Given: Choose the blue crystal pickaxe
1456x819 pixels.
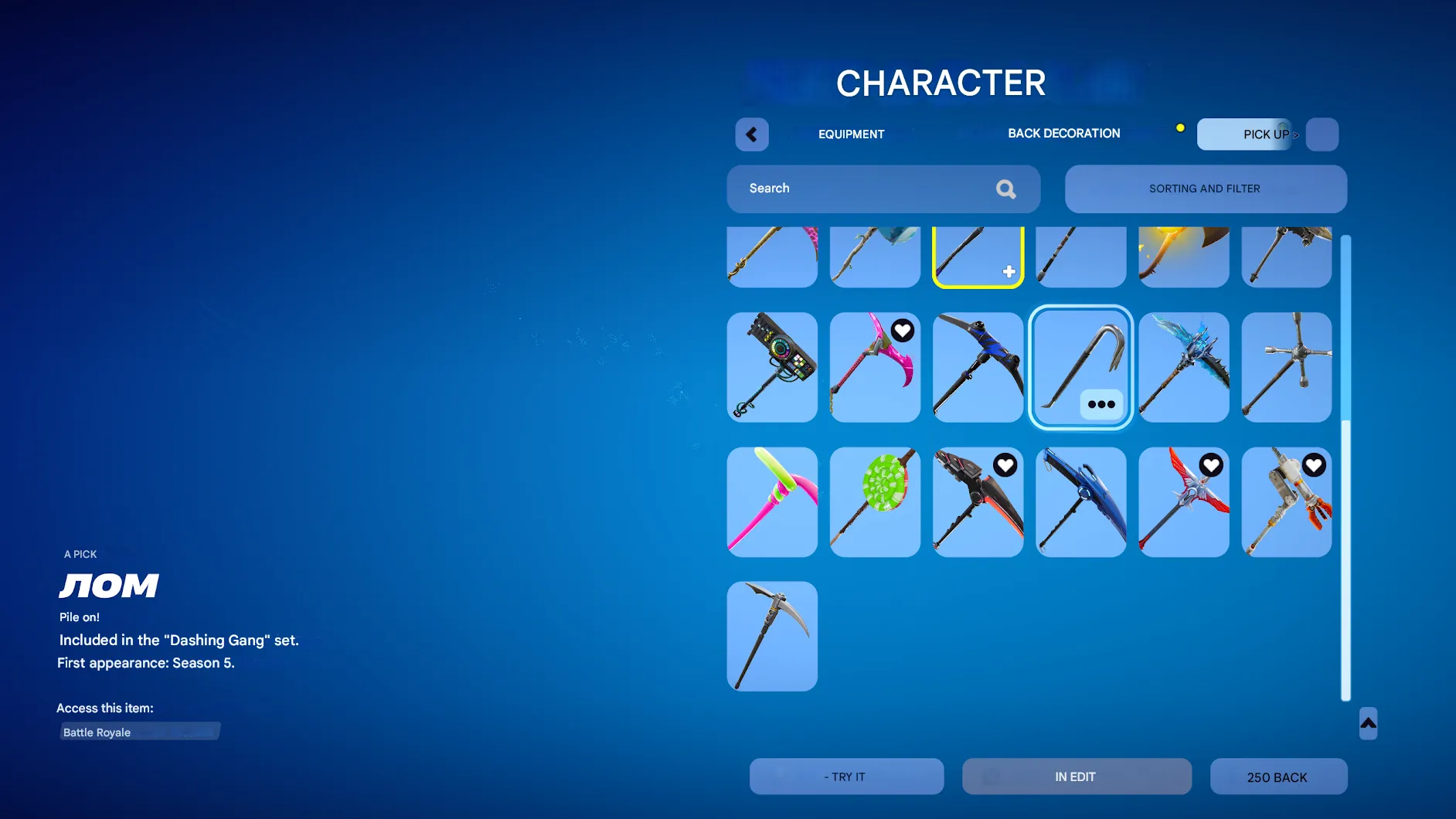Looking at the screenshot, I should (x=1183, y=368).
